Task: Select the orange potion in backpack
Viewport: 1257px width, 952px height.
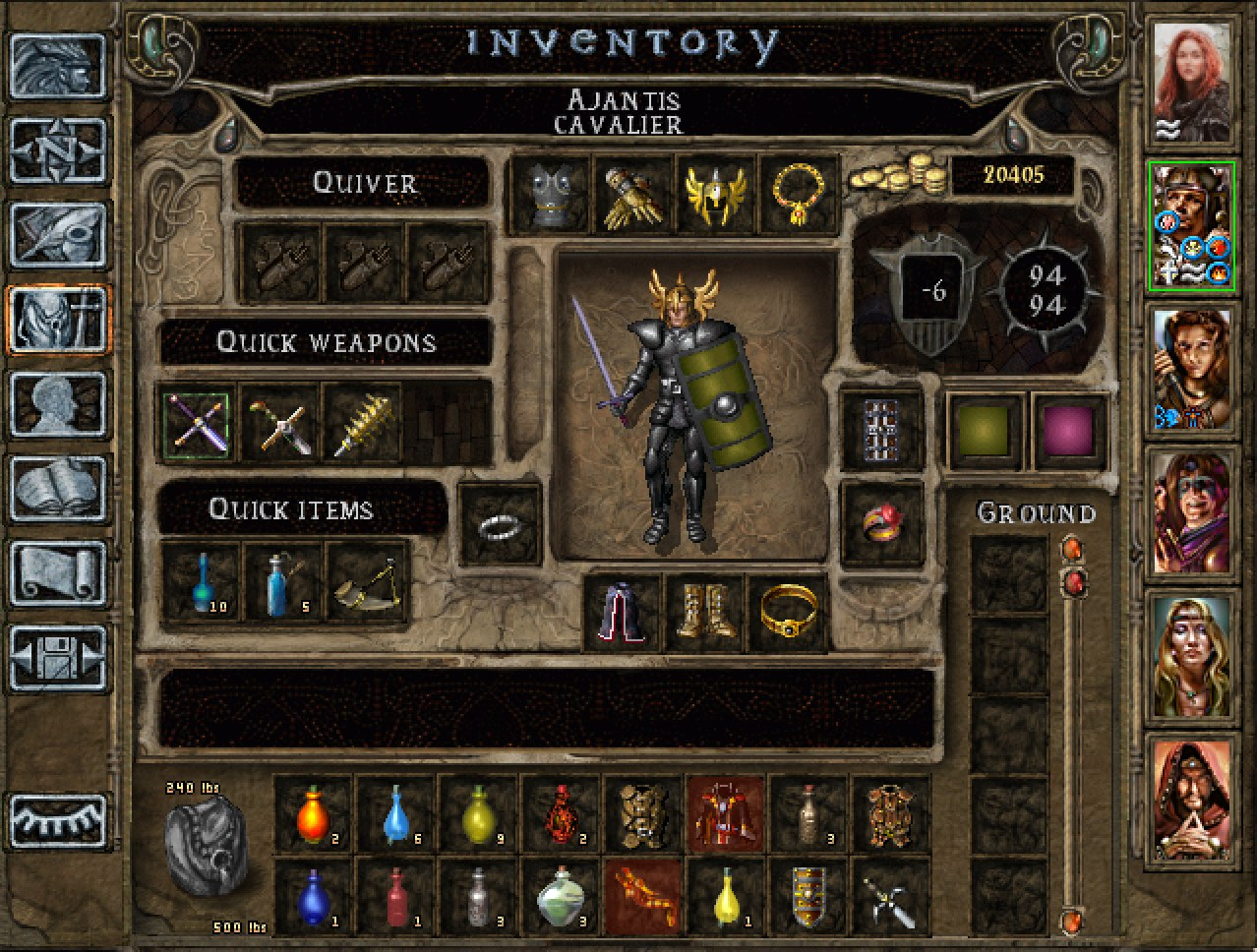Action: pos(312,813)
